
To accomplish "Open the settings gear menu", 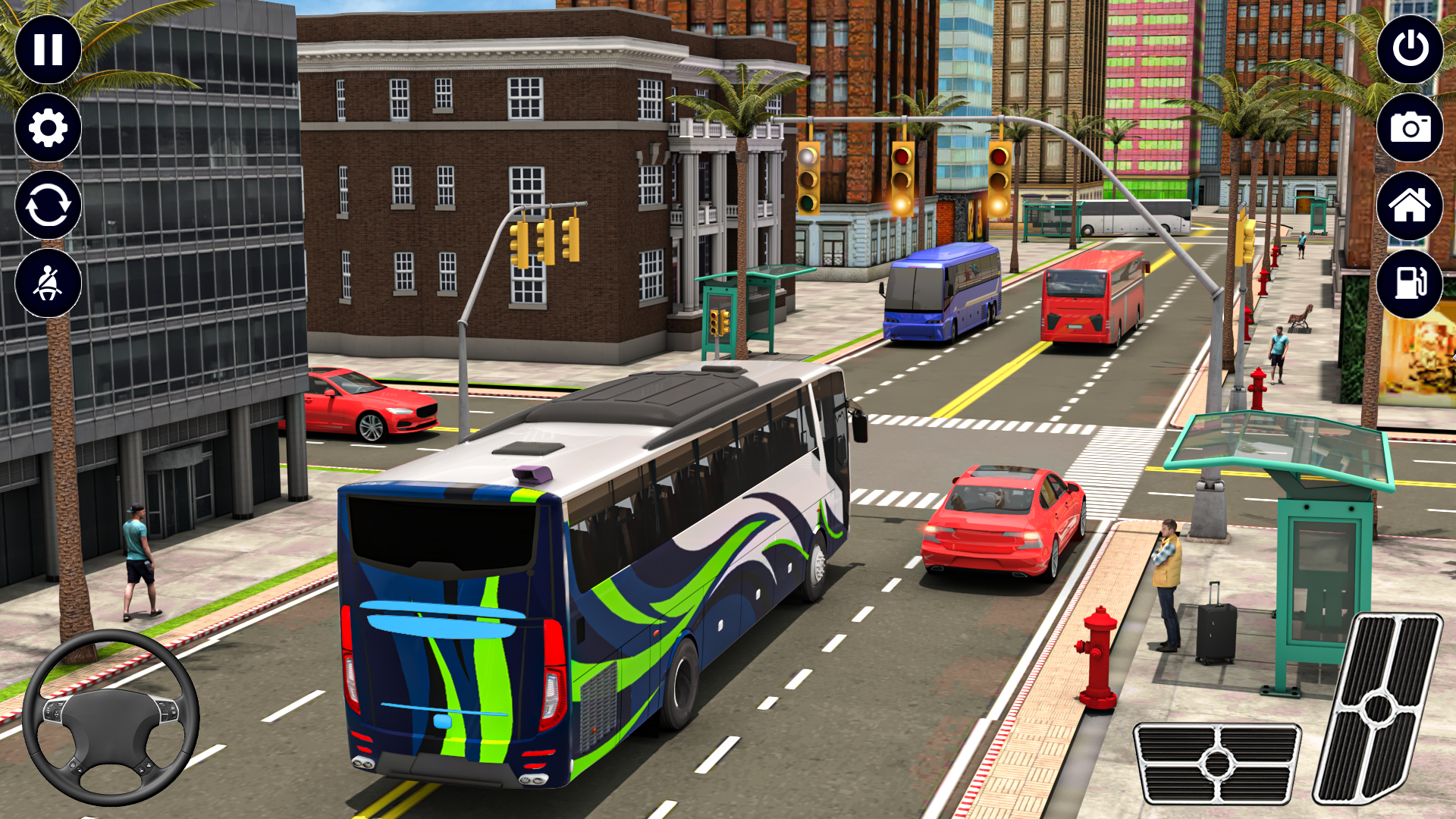I will 48,128.
